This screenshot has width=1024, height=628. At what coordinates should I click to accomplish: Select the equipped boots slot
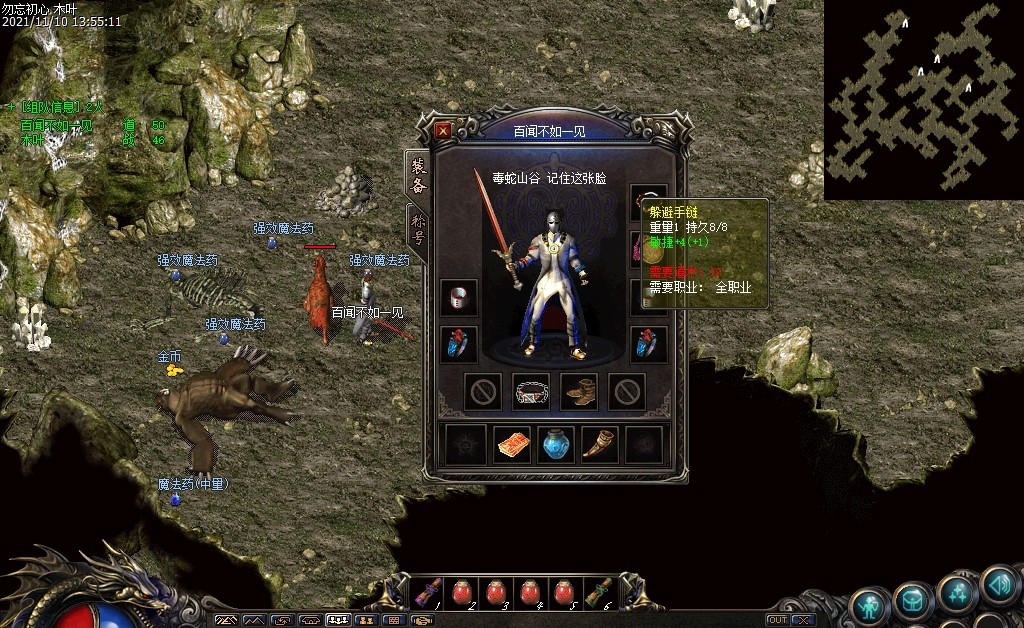[x=579, y=392]
